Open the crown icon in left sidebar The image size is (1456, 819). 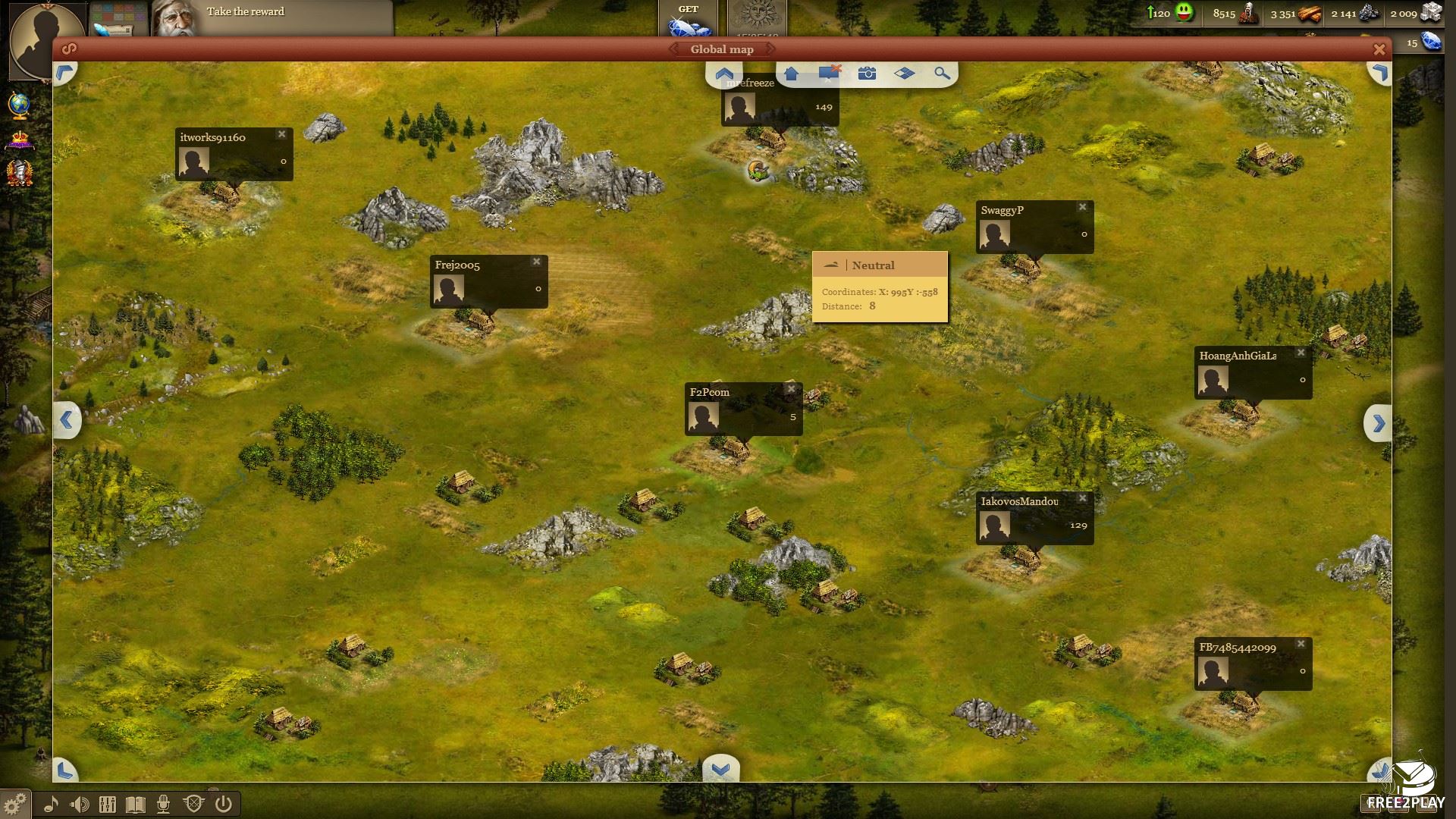[x=20, y=140]
